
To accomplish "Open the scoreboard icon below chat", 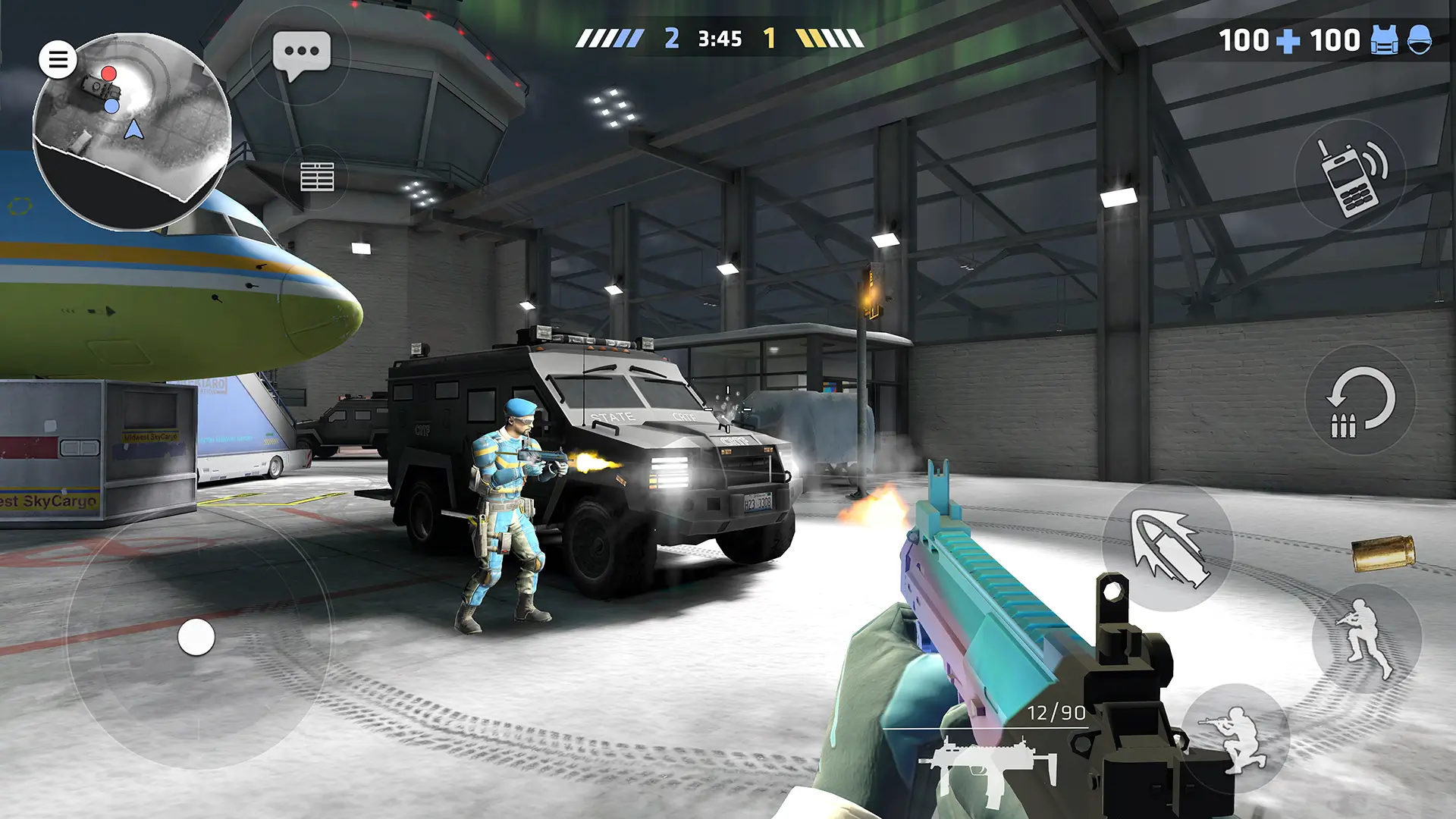I will [318, 176].
